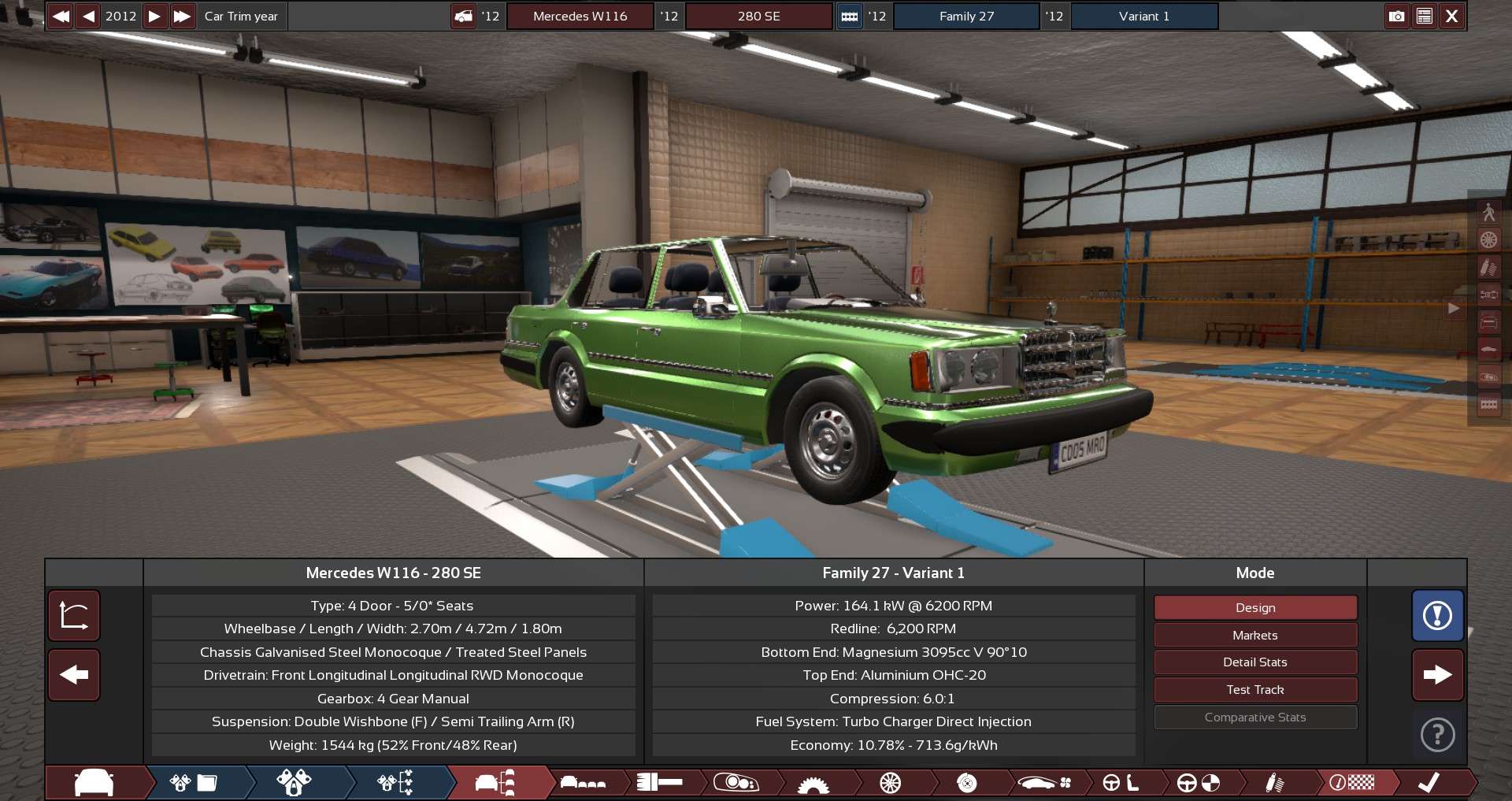Show help with the question mark icon
The image size is (1512, 801).
(x=1437, y=735)
